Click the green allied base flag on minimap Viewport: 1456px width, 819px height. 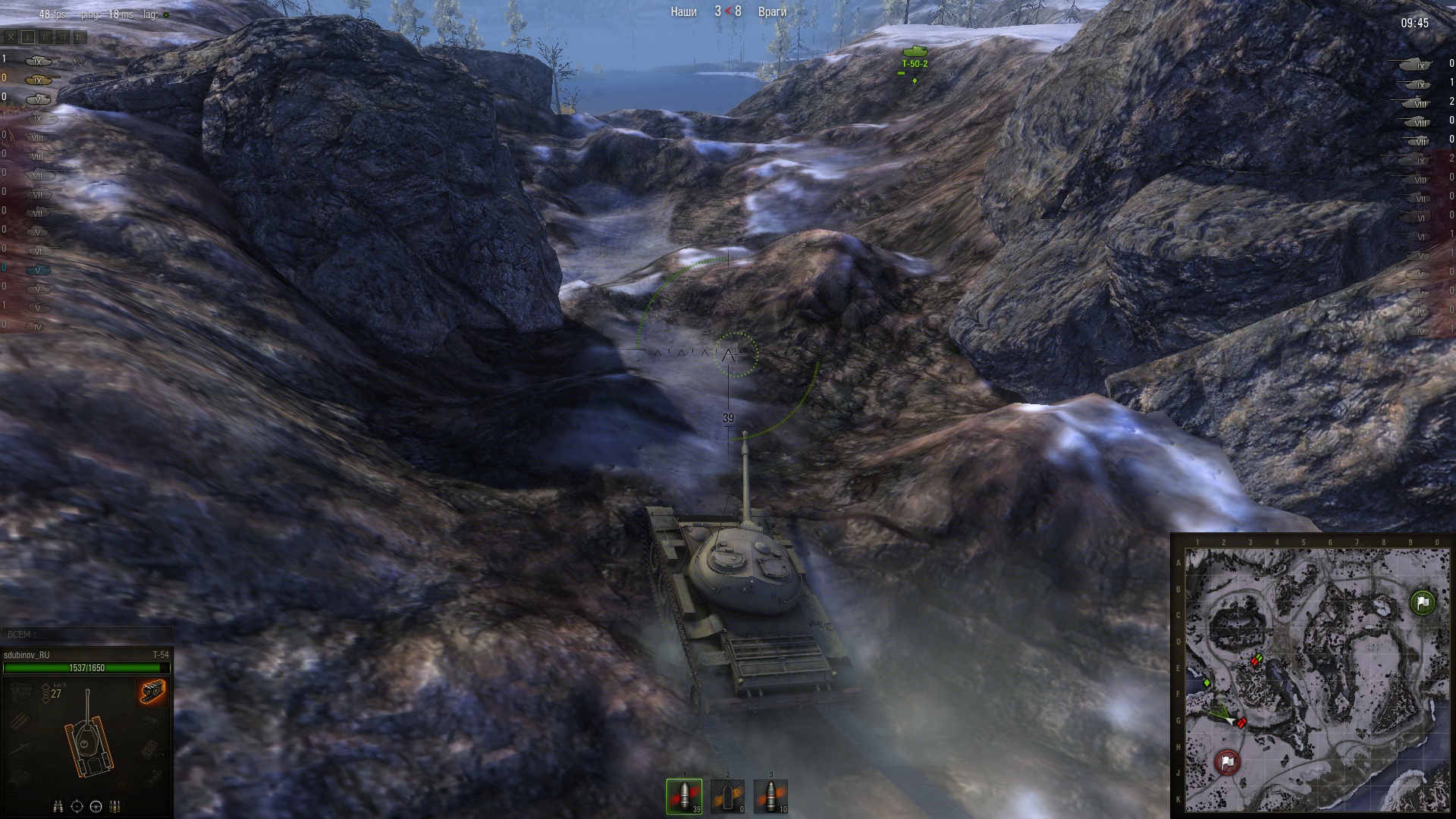(x=1423, y=602)
